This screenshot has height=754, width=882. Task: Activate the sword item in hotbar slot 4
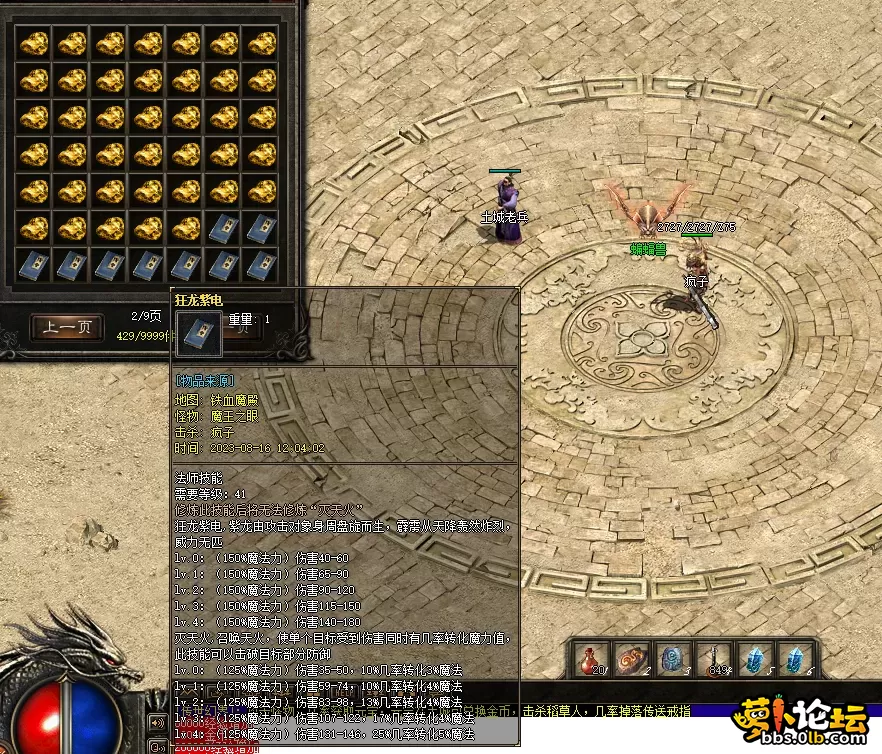click(714, 658)
